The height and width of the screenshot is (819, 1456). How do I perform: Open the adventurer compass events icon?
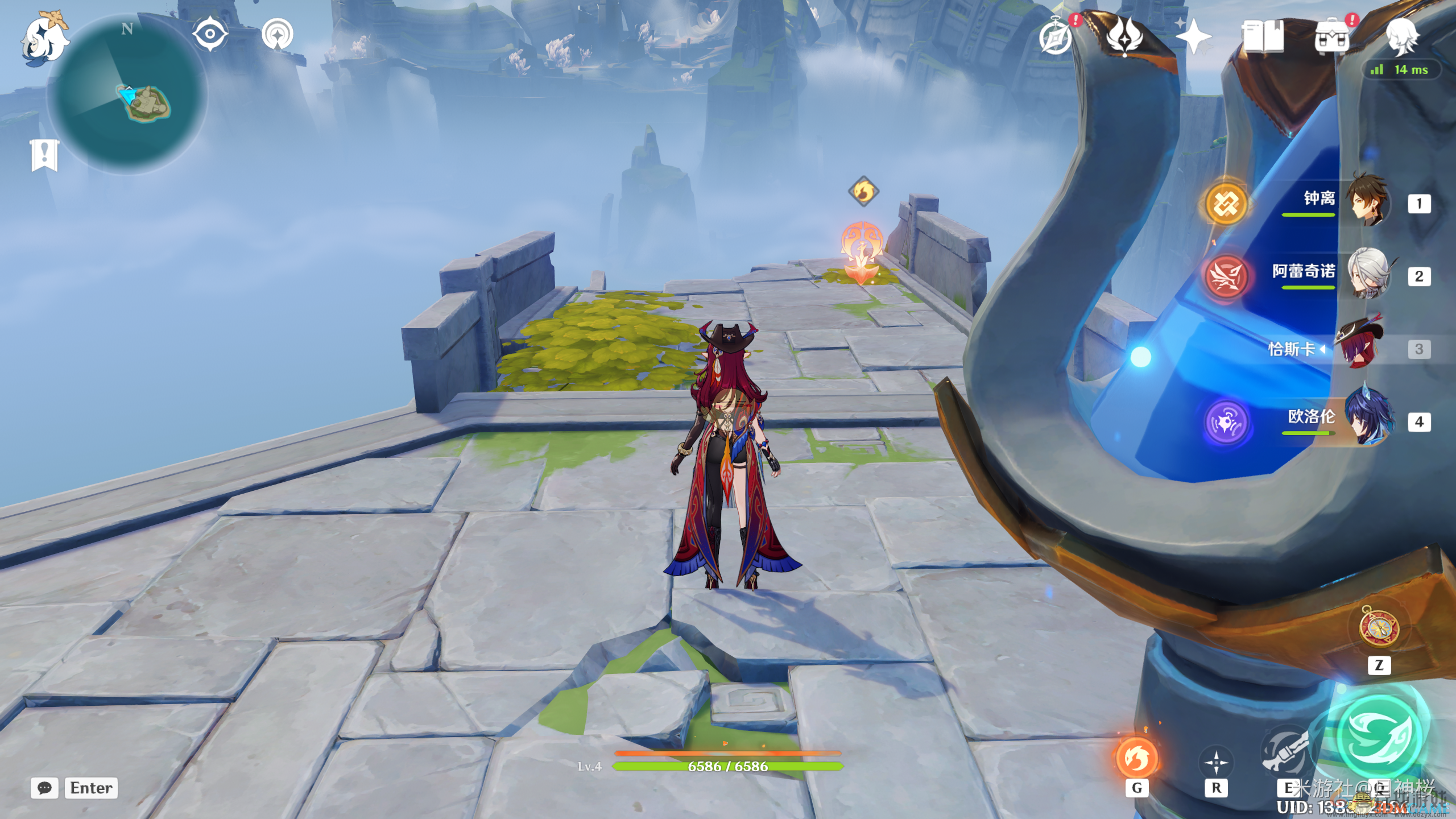point(1056,36)
